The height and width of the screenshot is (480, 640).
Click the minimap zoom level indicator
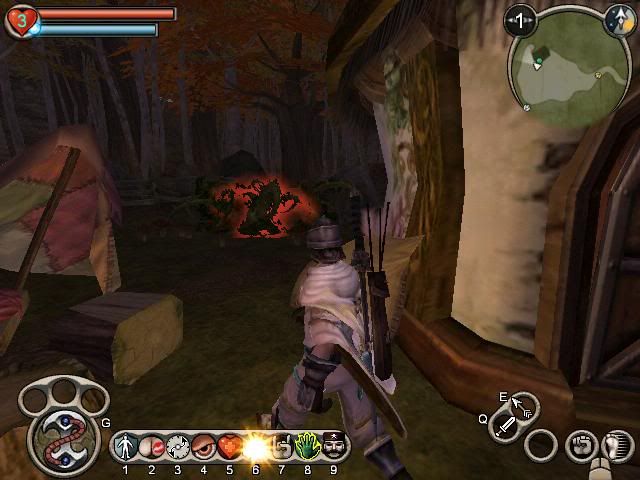pyautogui.click(x=519, y=19)
